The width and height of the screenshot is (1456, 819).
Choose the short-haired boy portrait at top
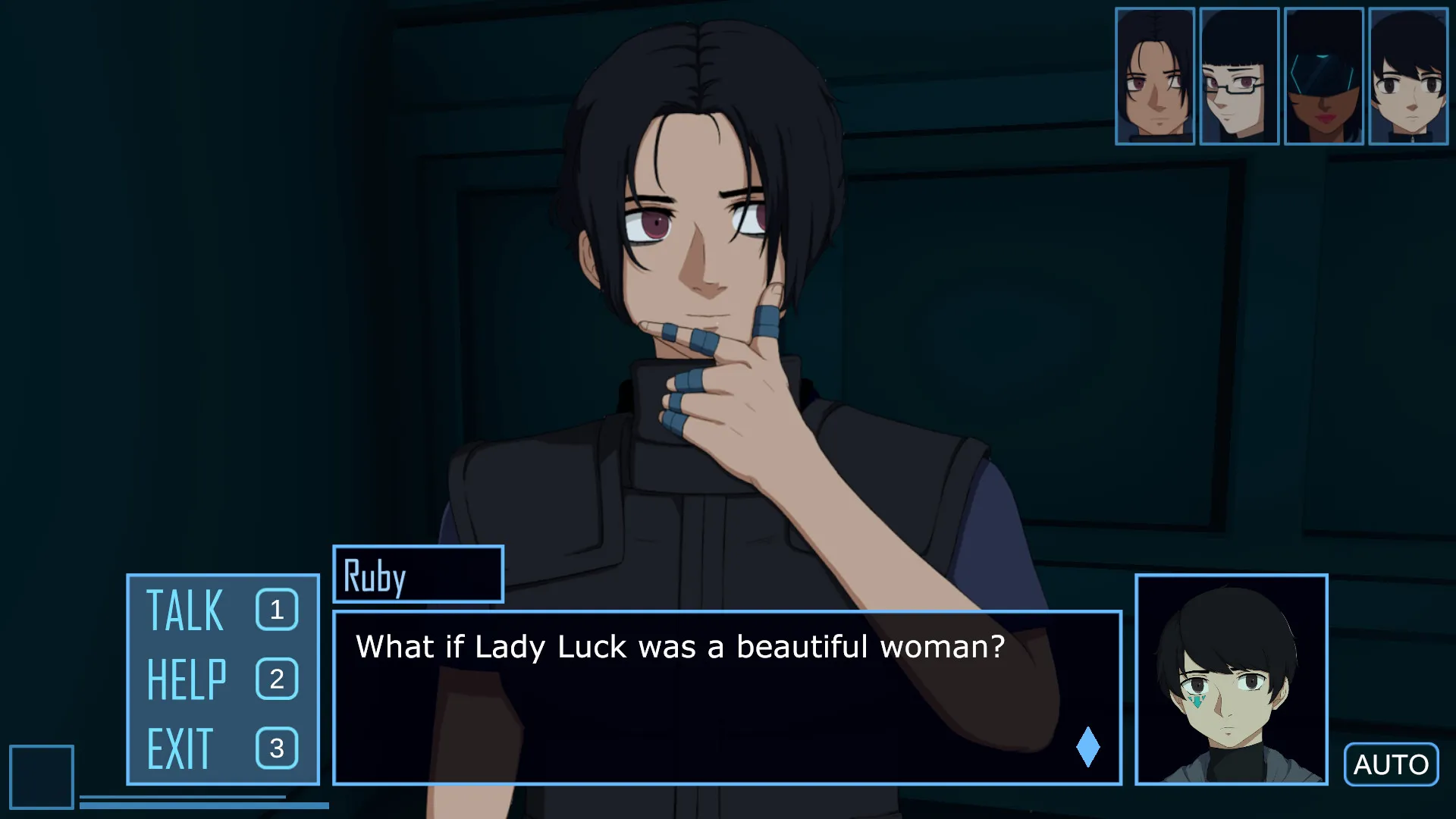(1408, 76)
